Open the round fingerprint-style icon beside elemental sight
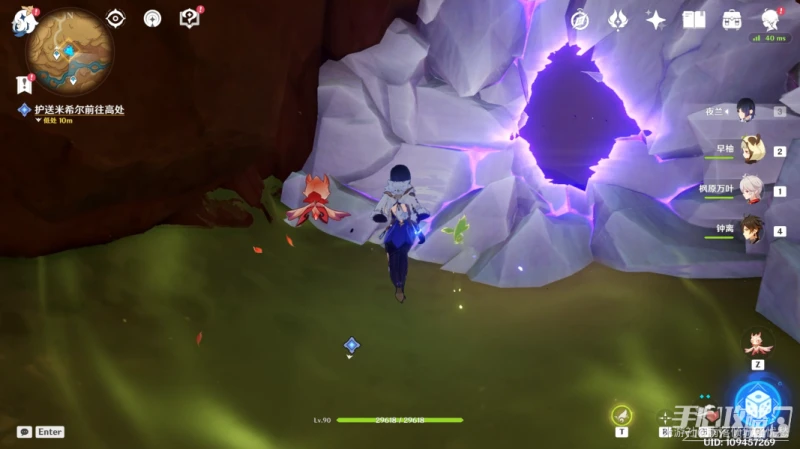 [152, 18]
